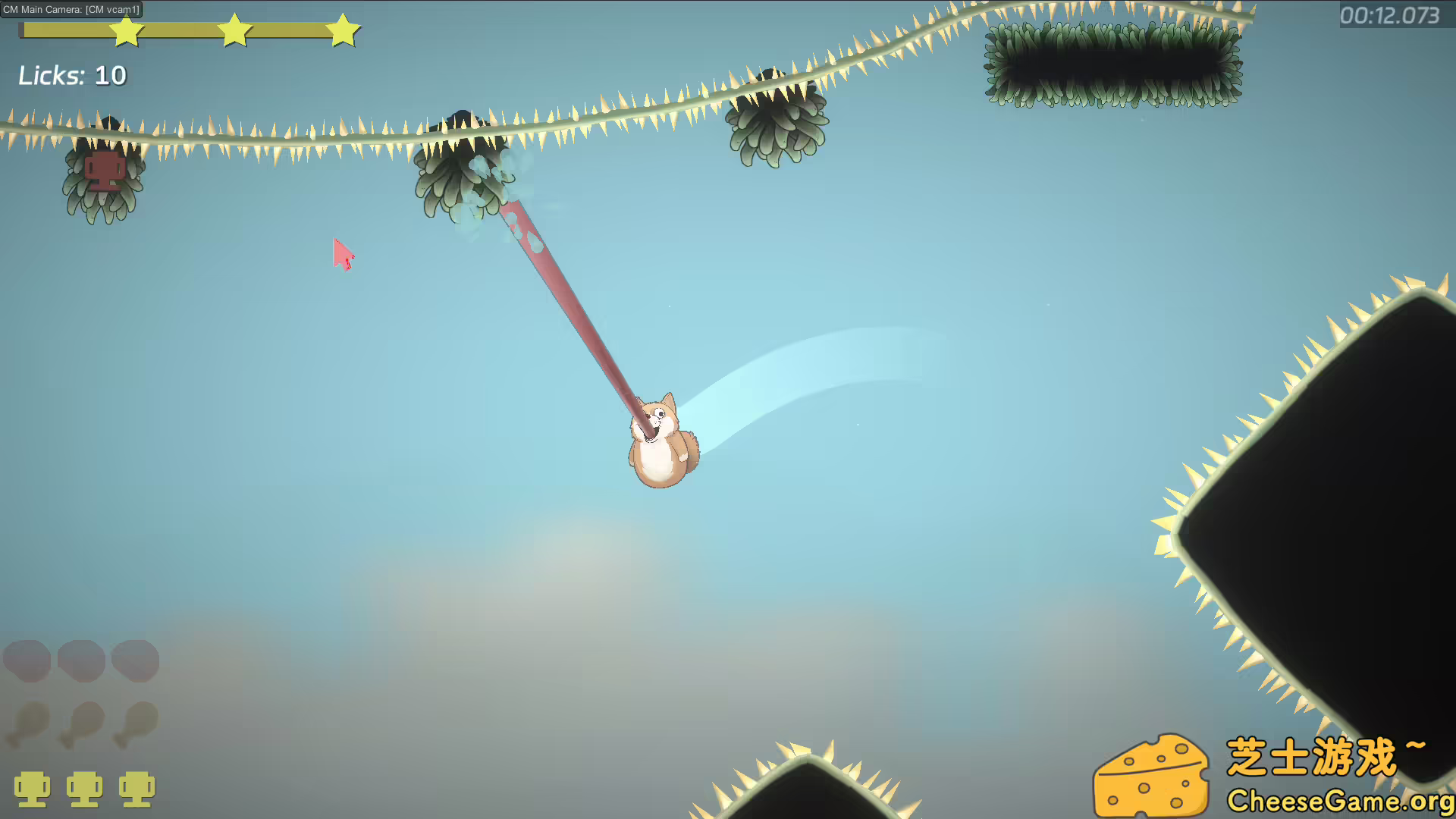Screen dimensions: 1456x819
Task: Click the Licks: 10 counter
Action: click(x=73, y=75)
